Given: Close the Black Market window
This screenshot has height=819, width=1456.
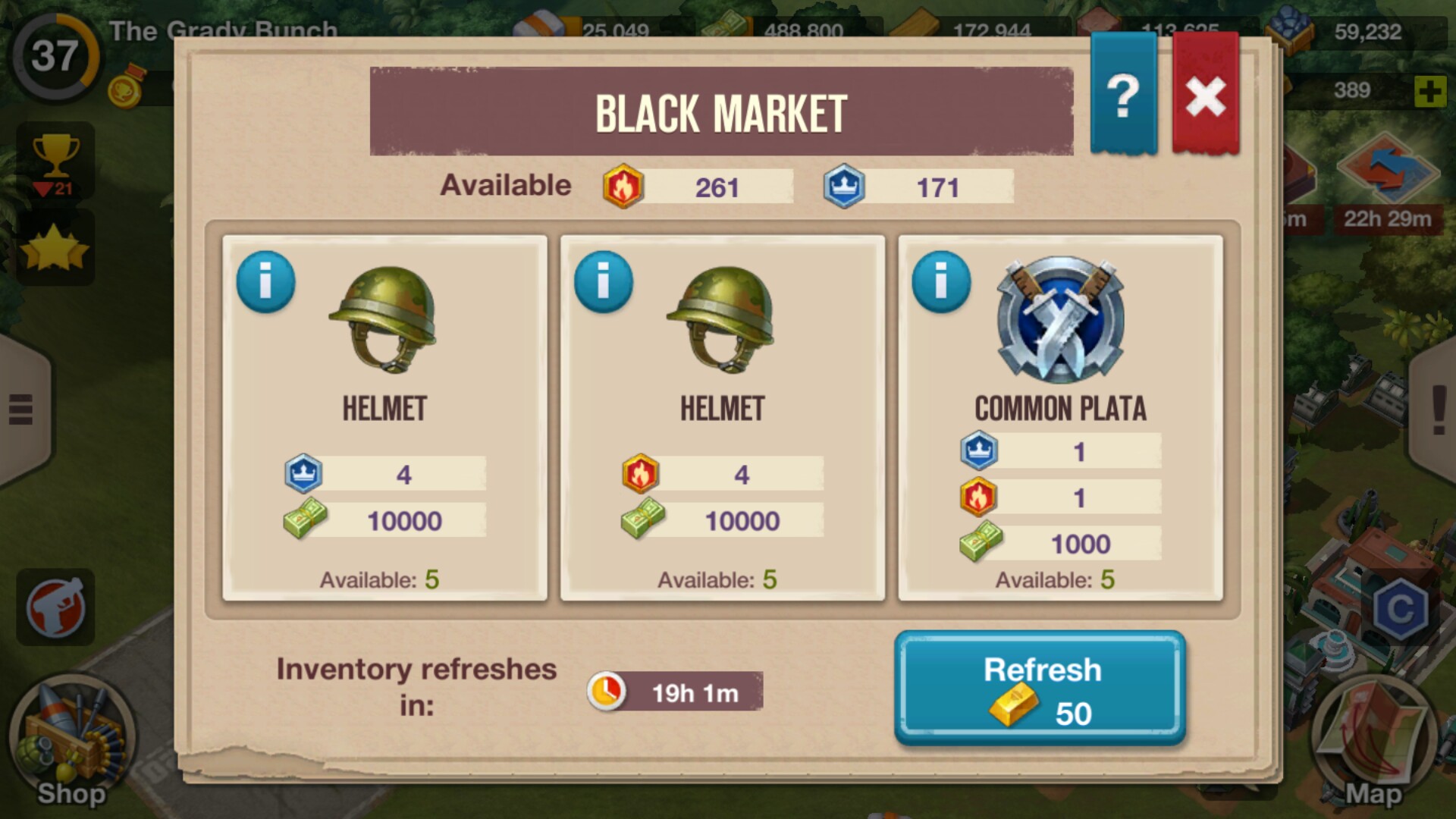Looking at the screenshot, I should click(1205, 96).
